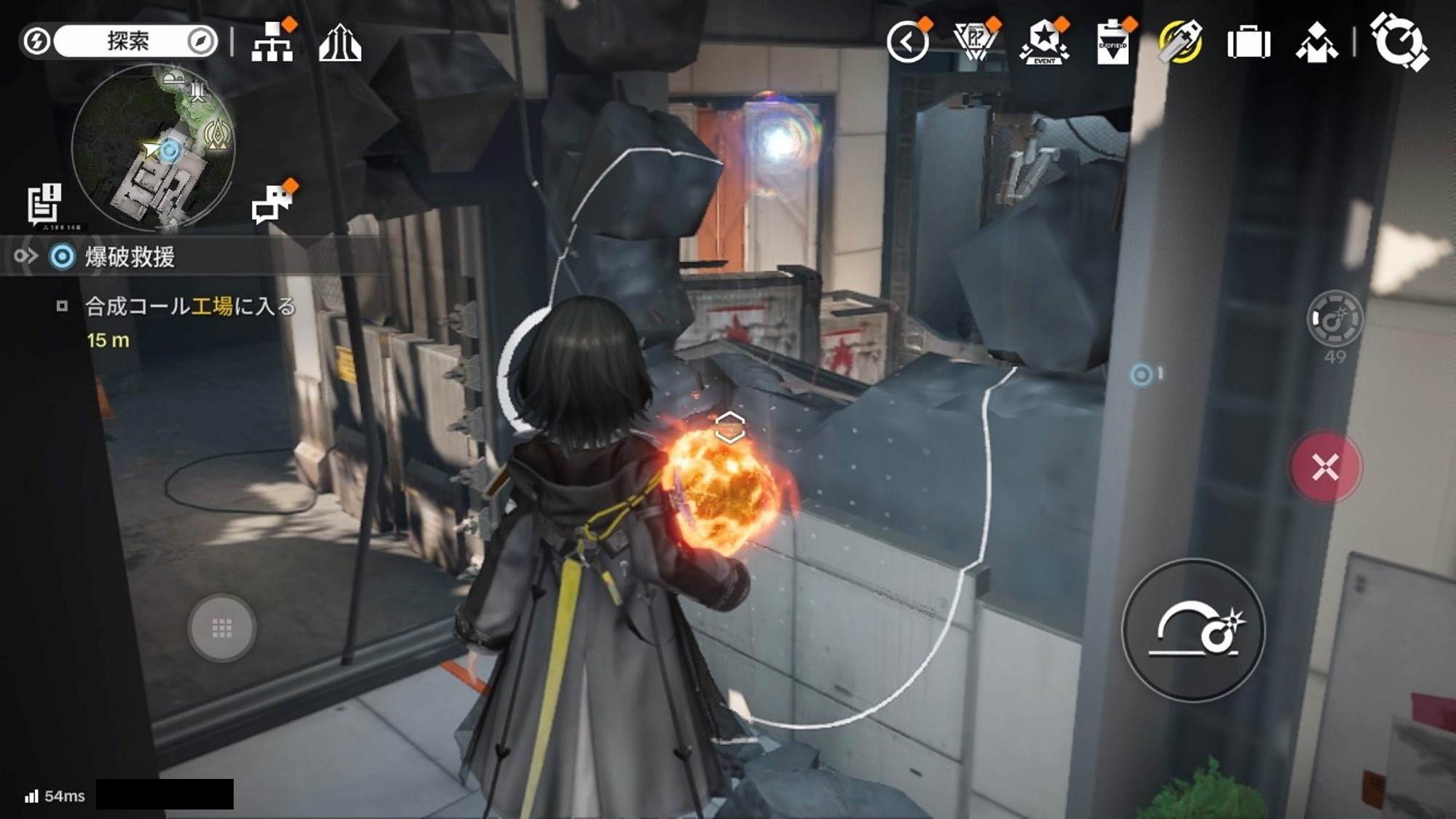The width and height of the screenshot is (1456, 819).
Task: Open the operators team icon
Action: coord(1316,43)
